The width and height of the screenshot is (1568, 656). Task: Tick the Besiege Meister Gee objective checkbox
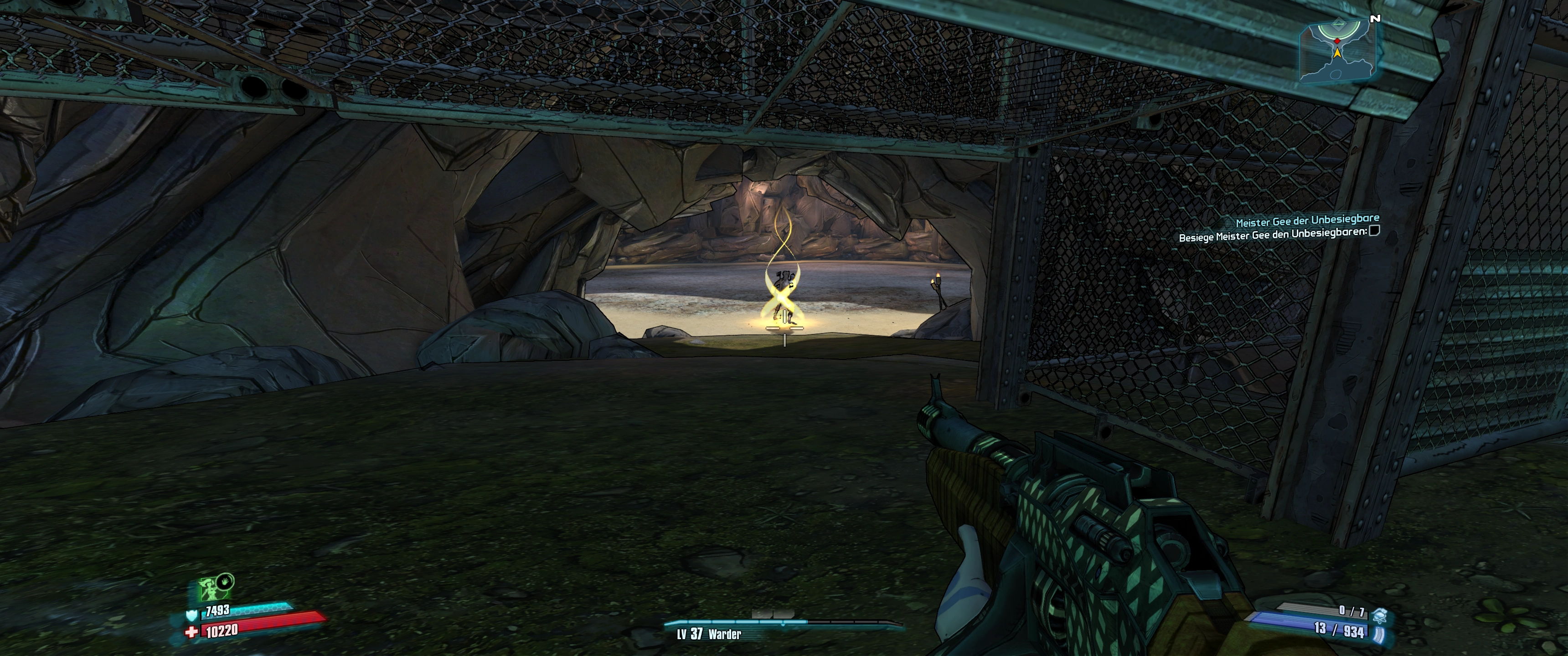[x=1373, y=231]
